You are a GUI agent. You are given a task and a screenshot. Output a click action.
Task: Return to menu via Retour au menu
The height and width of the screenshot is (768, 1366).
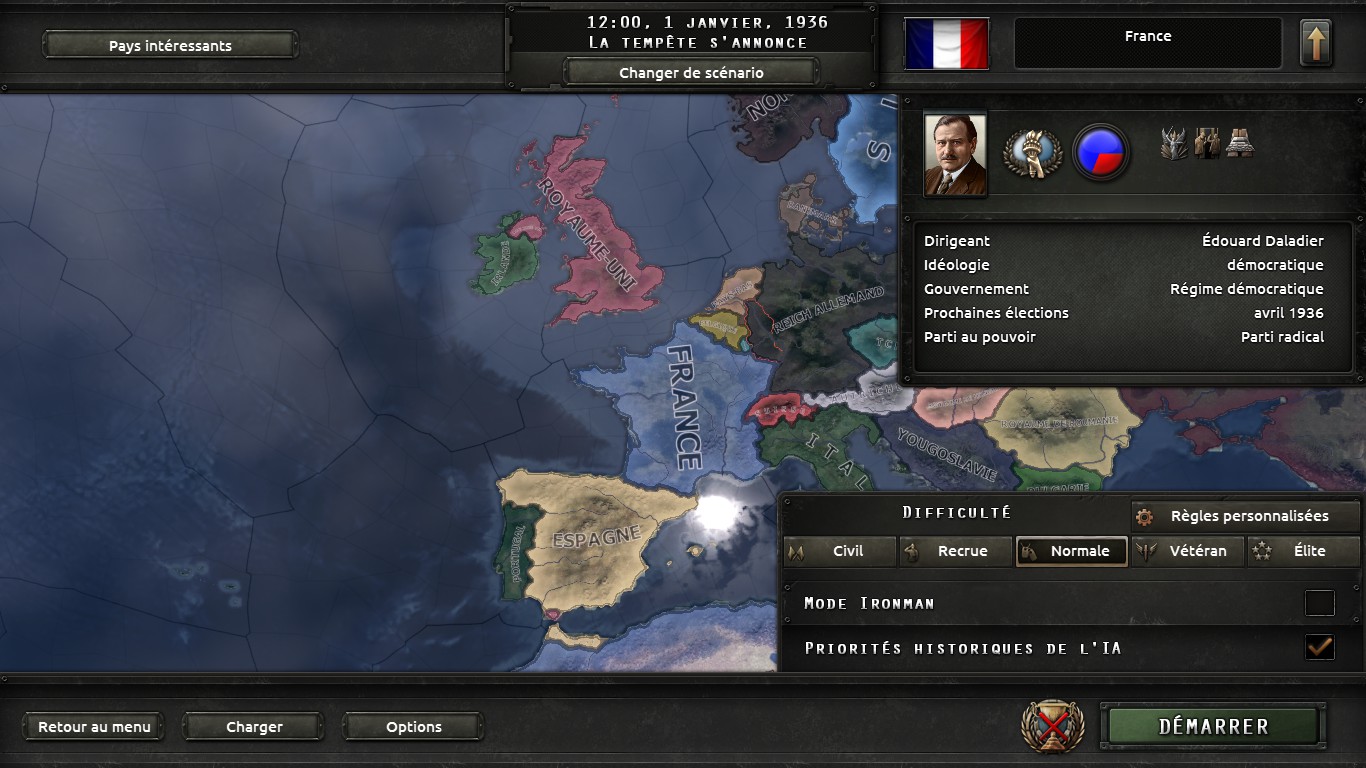(x=94, y=727)
